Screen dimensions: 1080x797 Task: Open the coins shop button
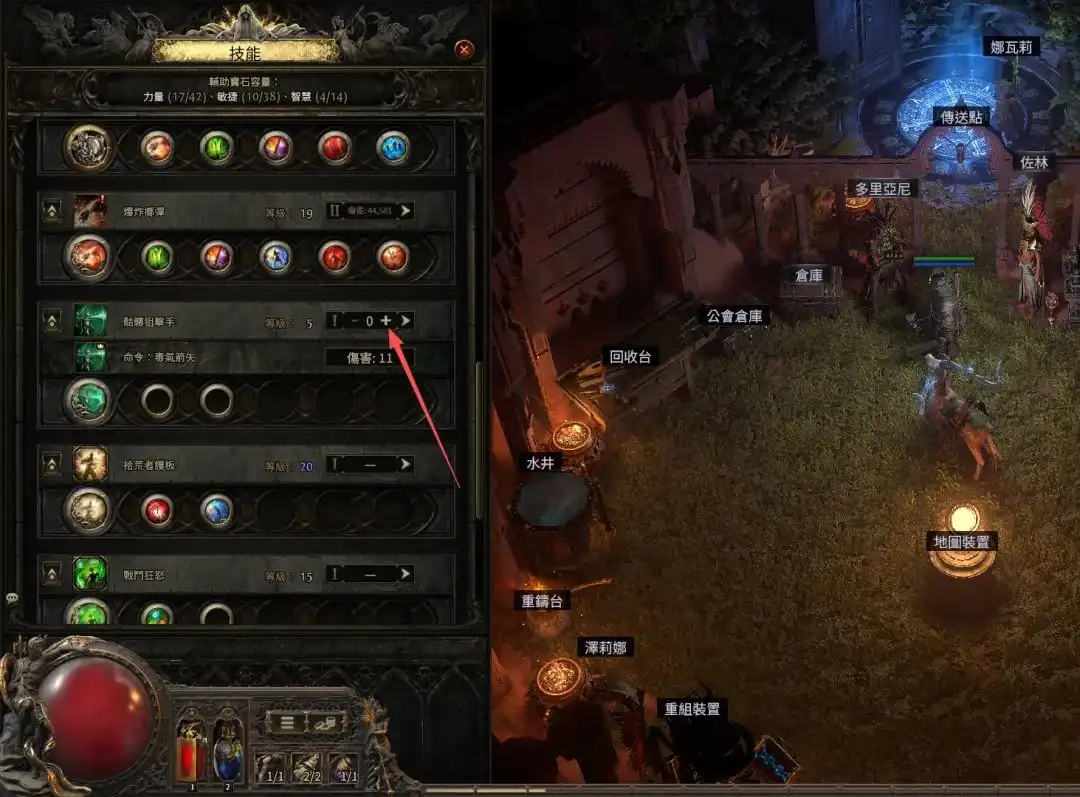coord(323,721)
